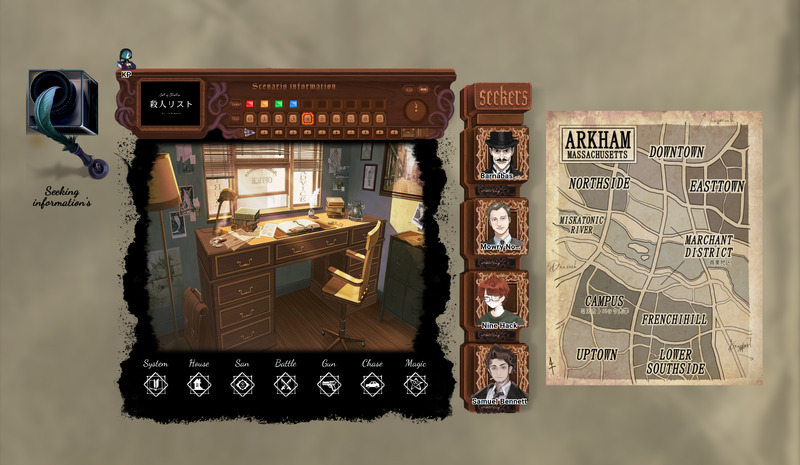Screen dimensions: 800x465
Task: Choose the Battle crossed-swords icon
Action: tap(286, 384)
